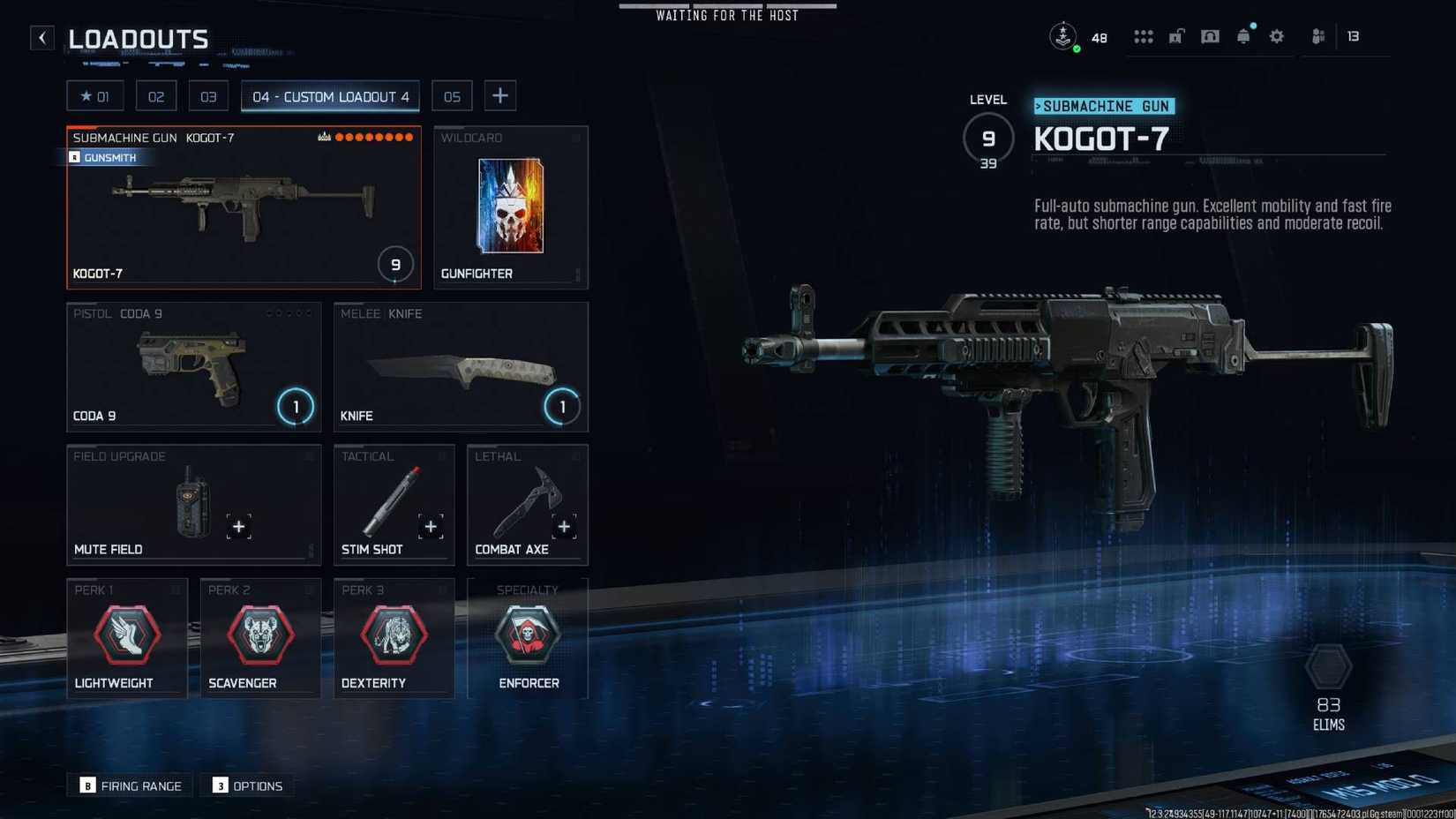
Task: Open the Enforcer specialty icon
Action: 528,634
